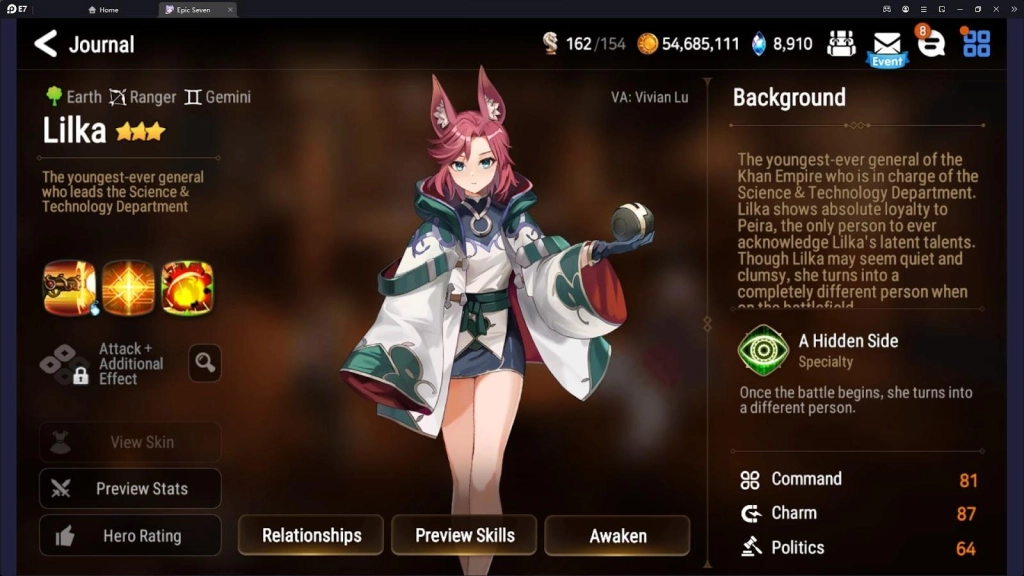Preview Lilka's skills
Image resolution: width=1024 pixels, height=576 pixels.
click(464, 535)
